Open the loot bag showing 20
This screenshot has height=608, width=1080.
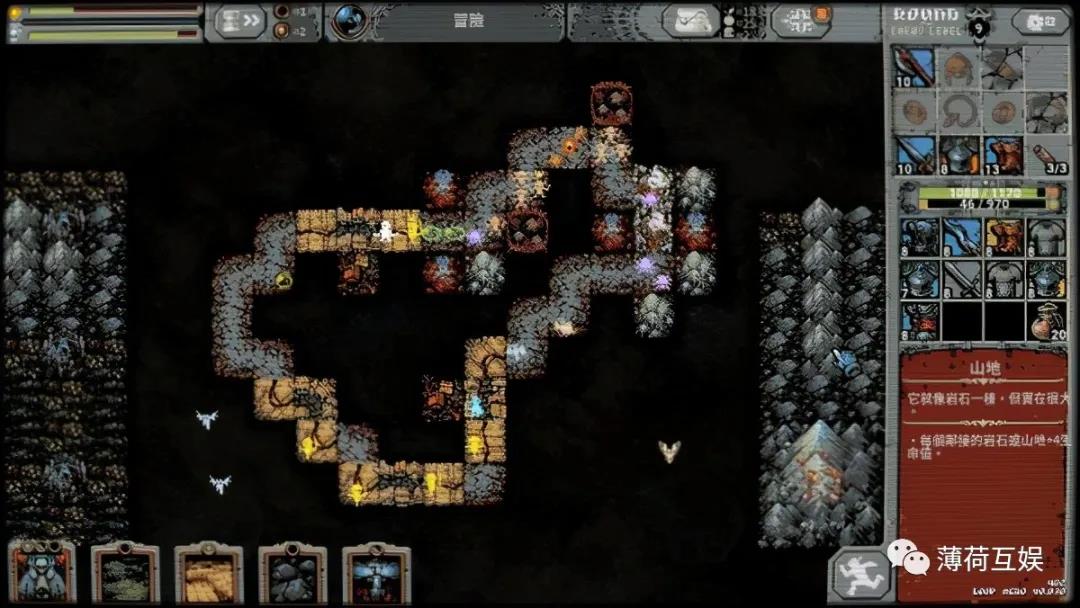click(x=1047, y=321)
